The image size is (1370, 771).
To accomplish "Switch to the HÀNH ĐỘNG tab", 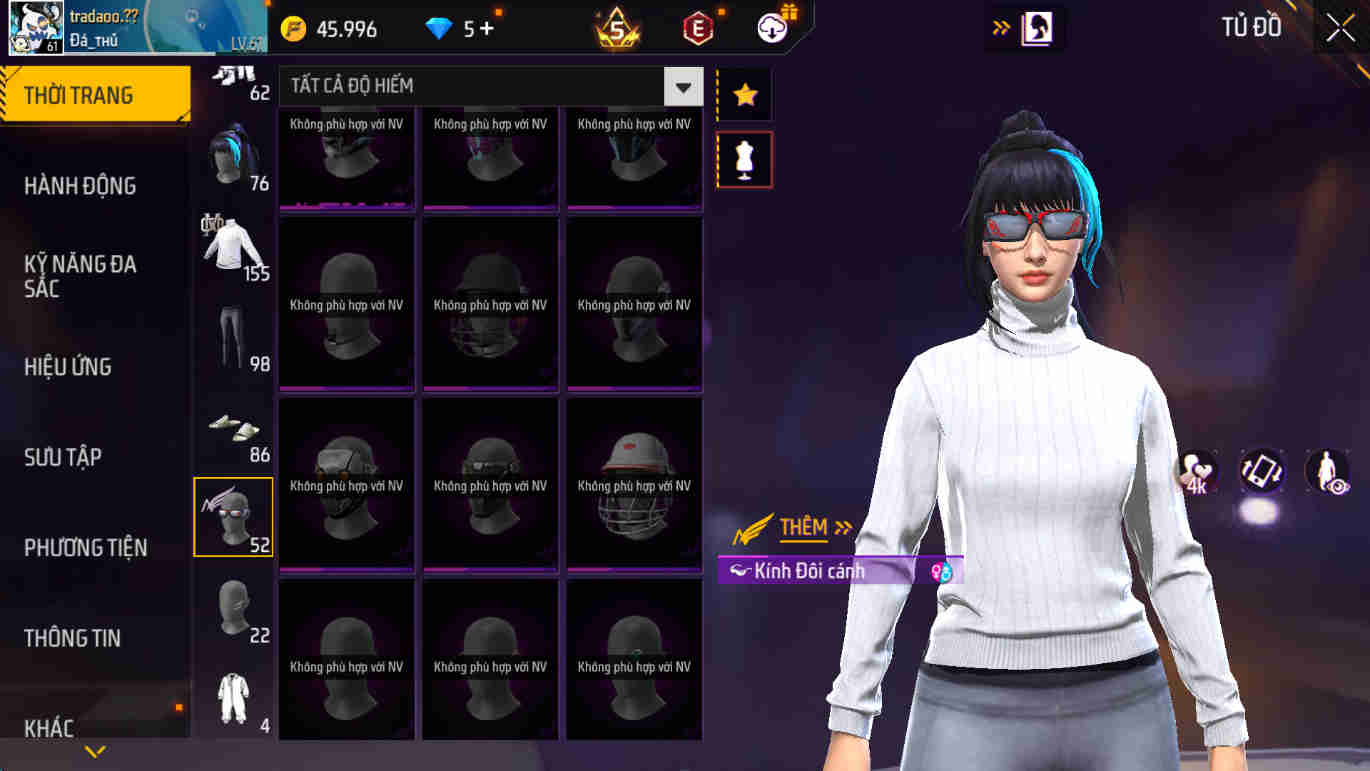I will (x=80, y=185).
